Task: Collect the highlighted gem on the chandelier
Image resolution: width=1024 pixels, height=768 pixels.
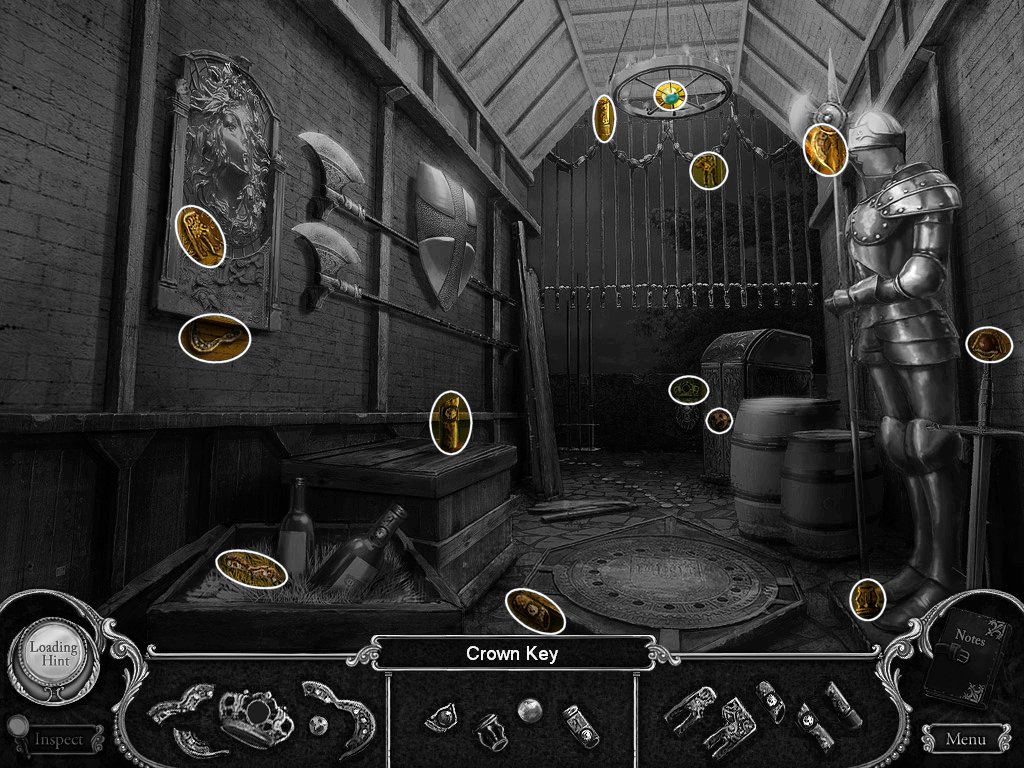Action: (670, 96)
